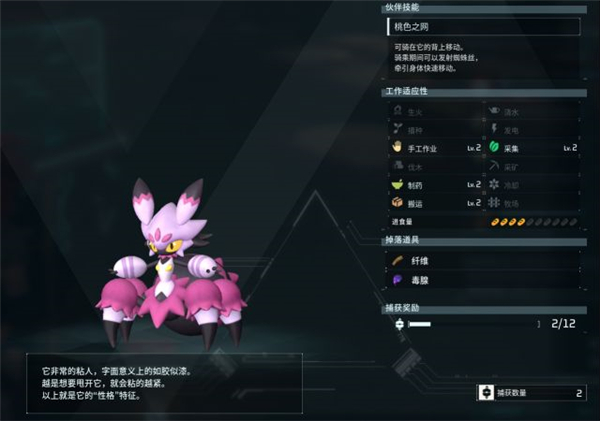This screenshot has width=600, height=421.
Task: Select the 桃色之网 partner skill box
Action: pyautogui.click(x=483, y=28)
